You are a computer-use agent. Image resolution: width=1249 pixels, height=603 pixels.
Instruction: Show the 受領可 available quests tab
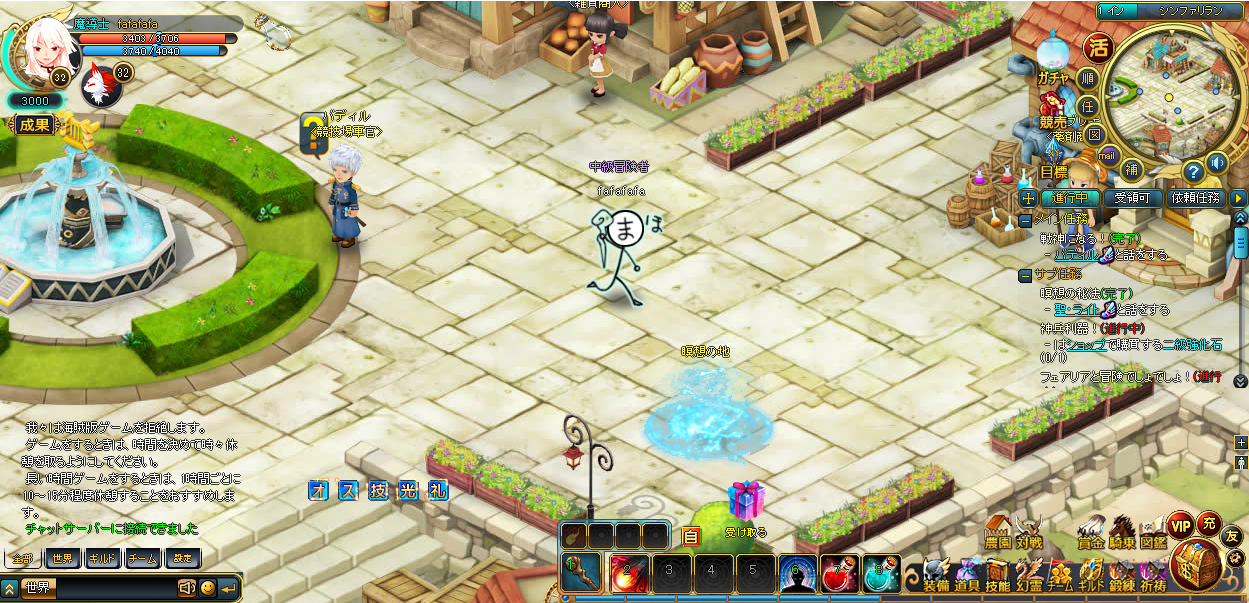[x=1138, y=198]
